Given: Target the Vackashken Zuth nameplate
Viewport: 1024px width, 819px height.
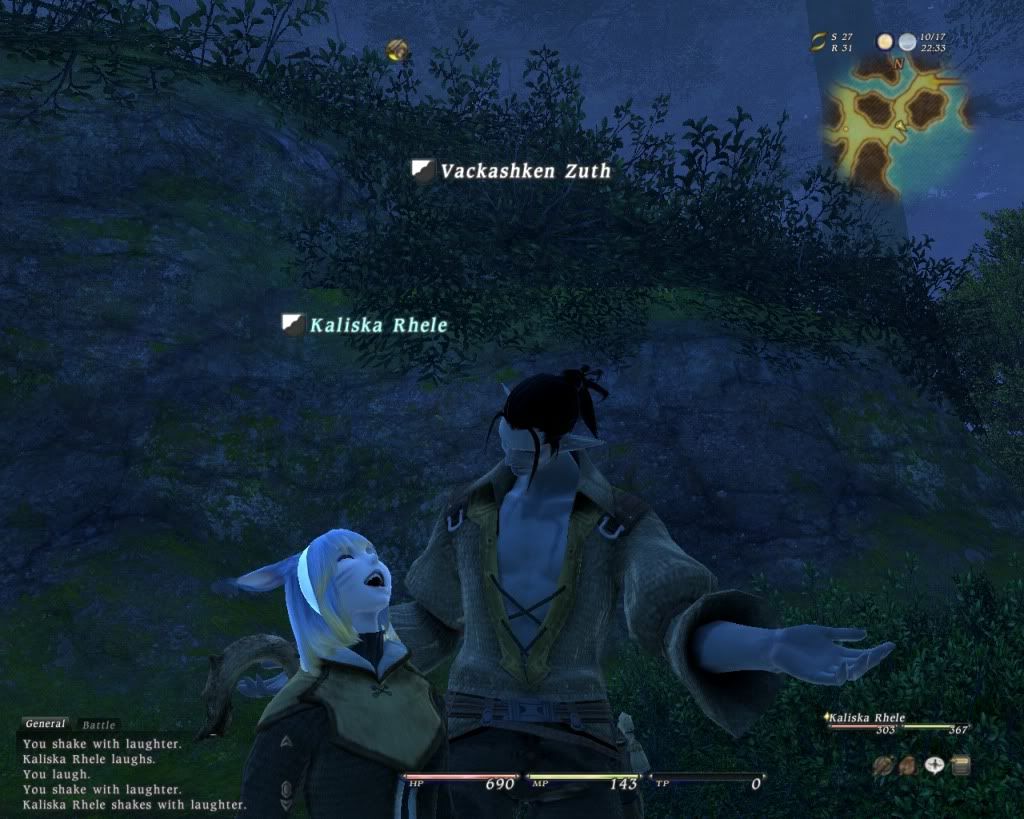Looking at the screenshot, I should [525, 171].
